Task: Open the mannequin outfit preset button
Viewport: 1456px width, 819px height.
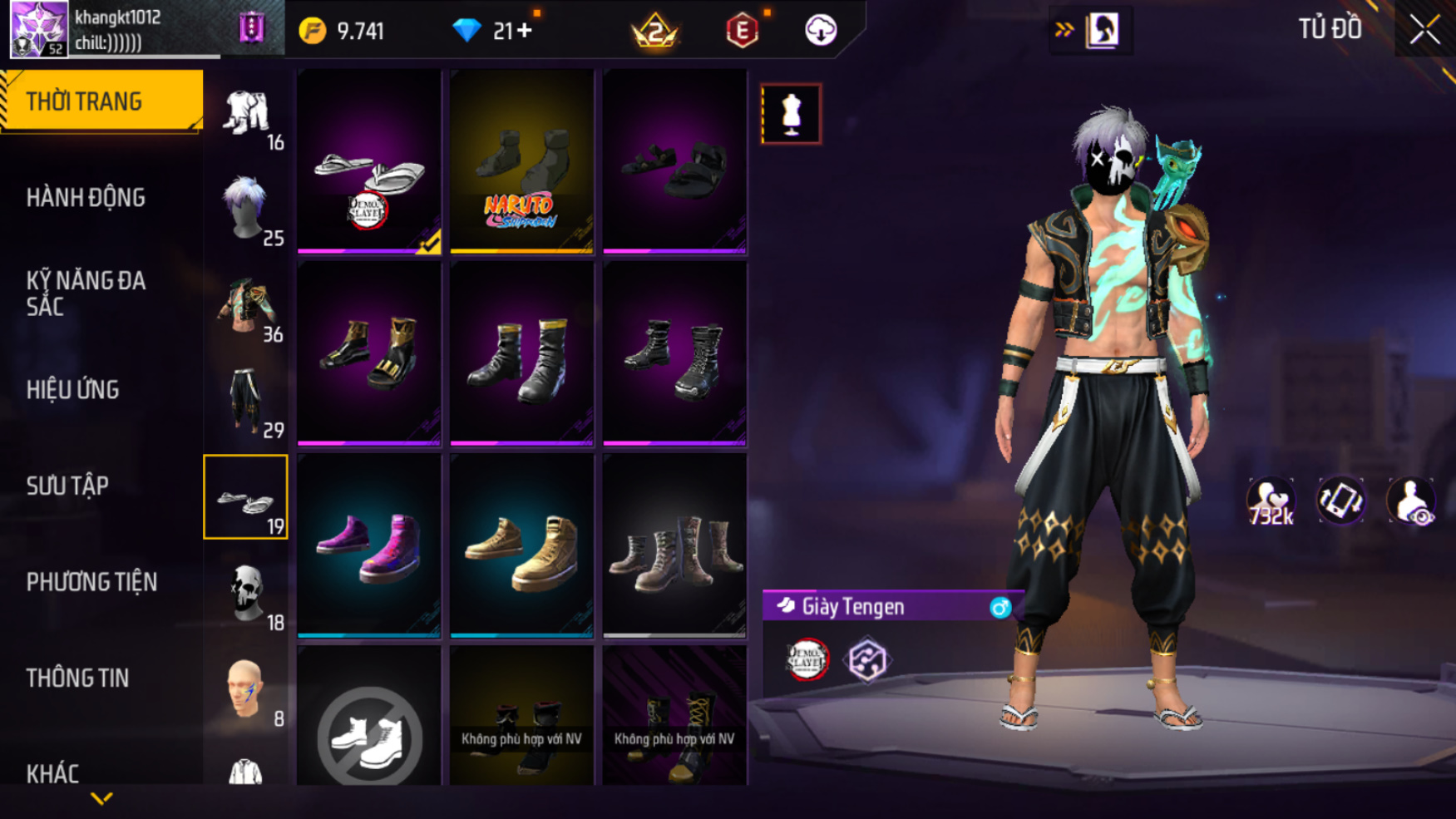Action: pos(791,114)
